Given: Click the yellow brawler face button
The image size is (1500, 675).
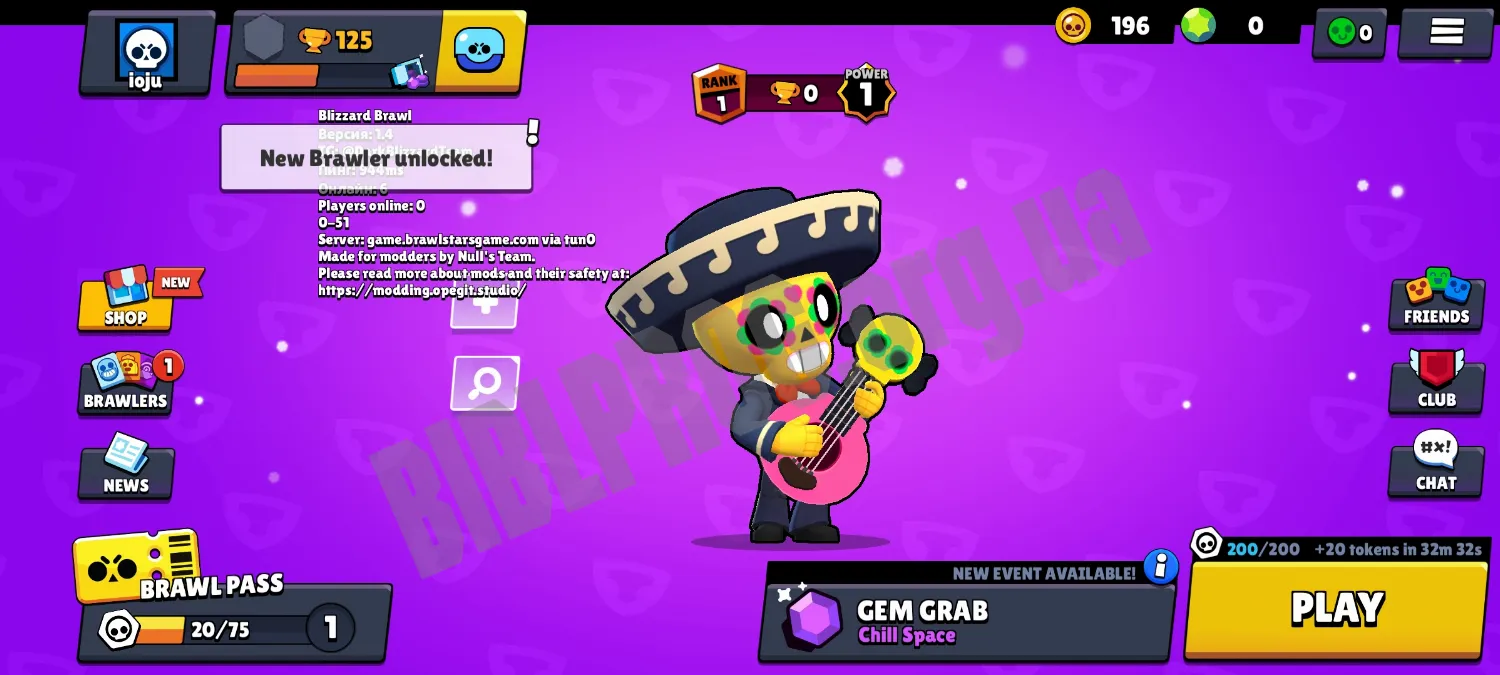Looking at the screenshot, I should pos(480,50).
